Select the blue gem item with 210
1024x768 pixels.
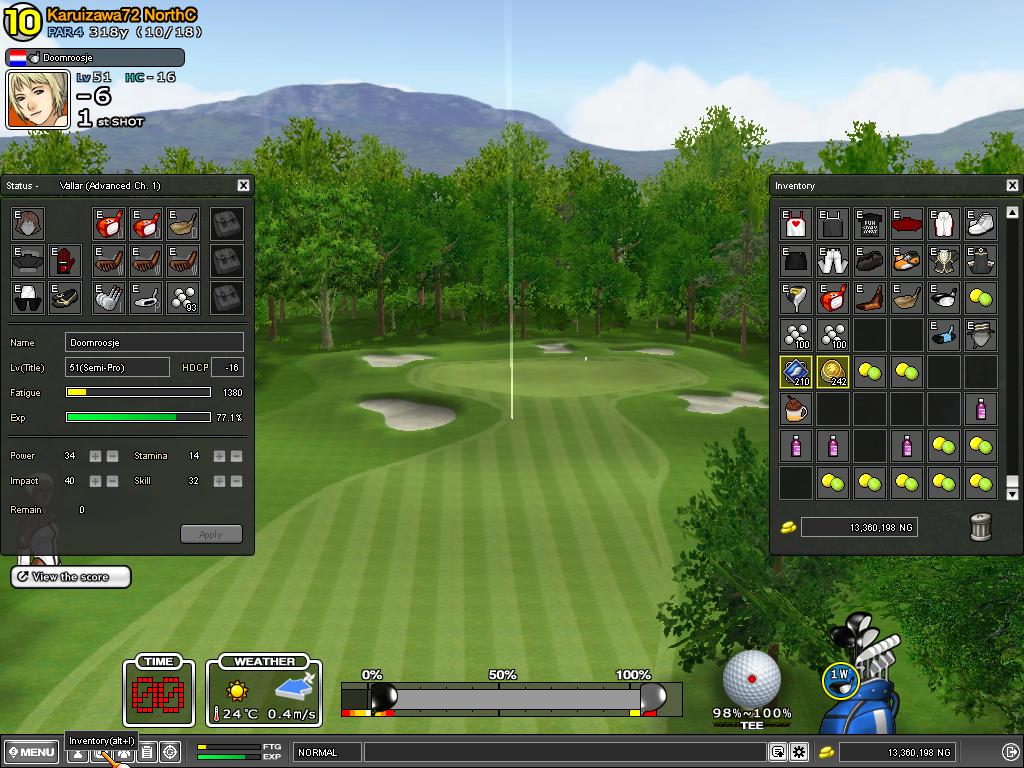click(796, 372)
